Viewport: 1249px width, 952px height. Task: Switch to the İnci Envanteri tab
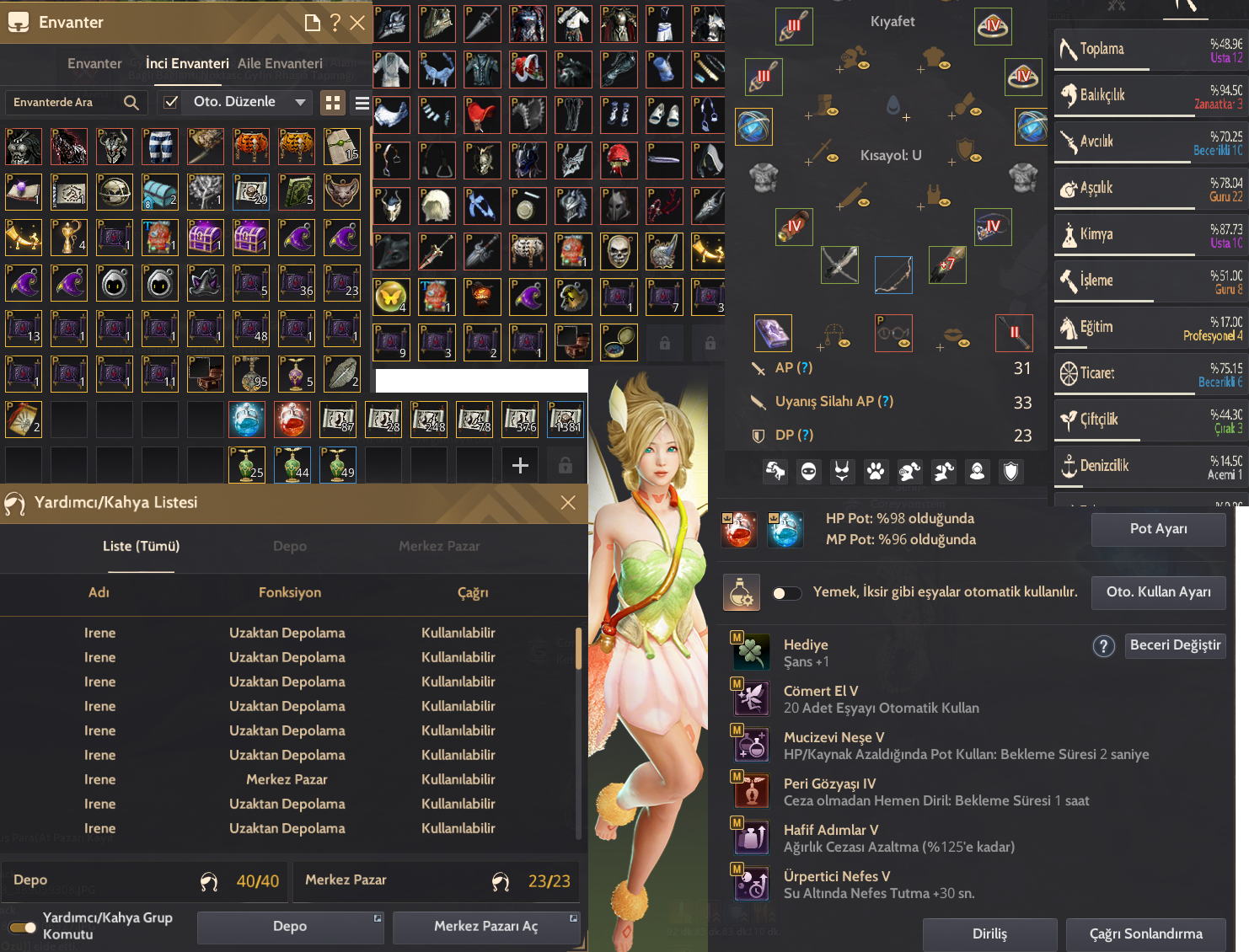pyautogui.click(x=187, y=63)
